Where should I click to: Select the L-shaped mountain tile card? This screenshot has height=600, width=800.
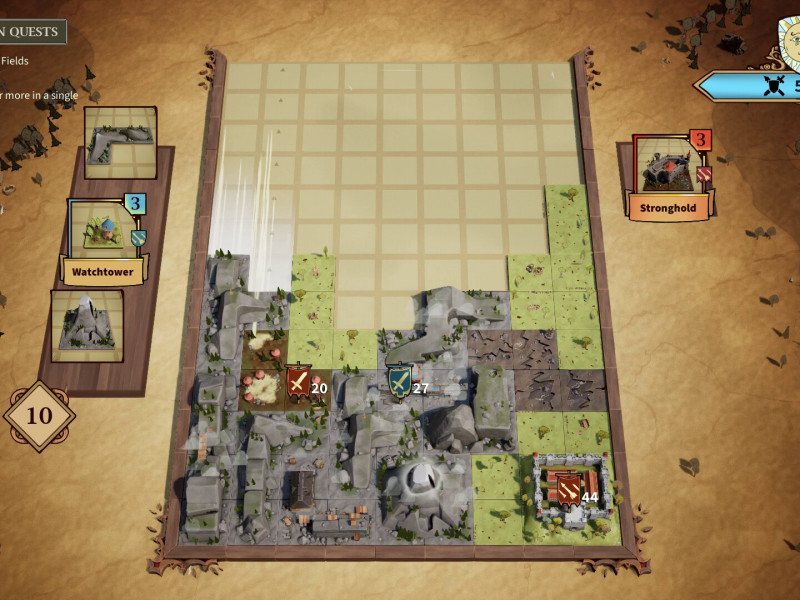pyautogui.click(x=120, y=142)
